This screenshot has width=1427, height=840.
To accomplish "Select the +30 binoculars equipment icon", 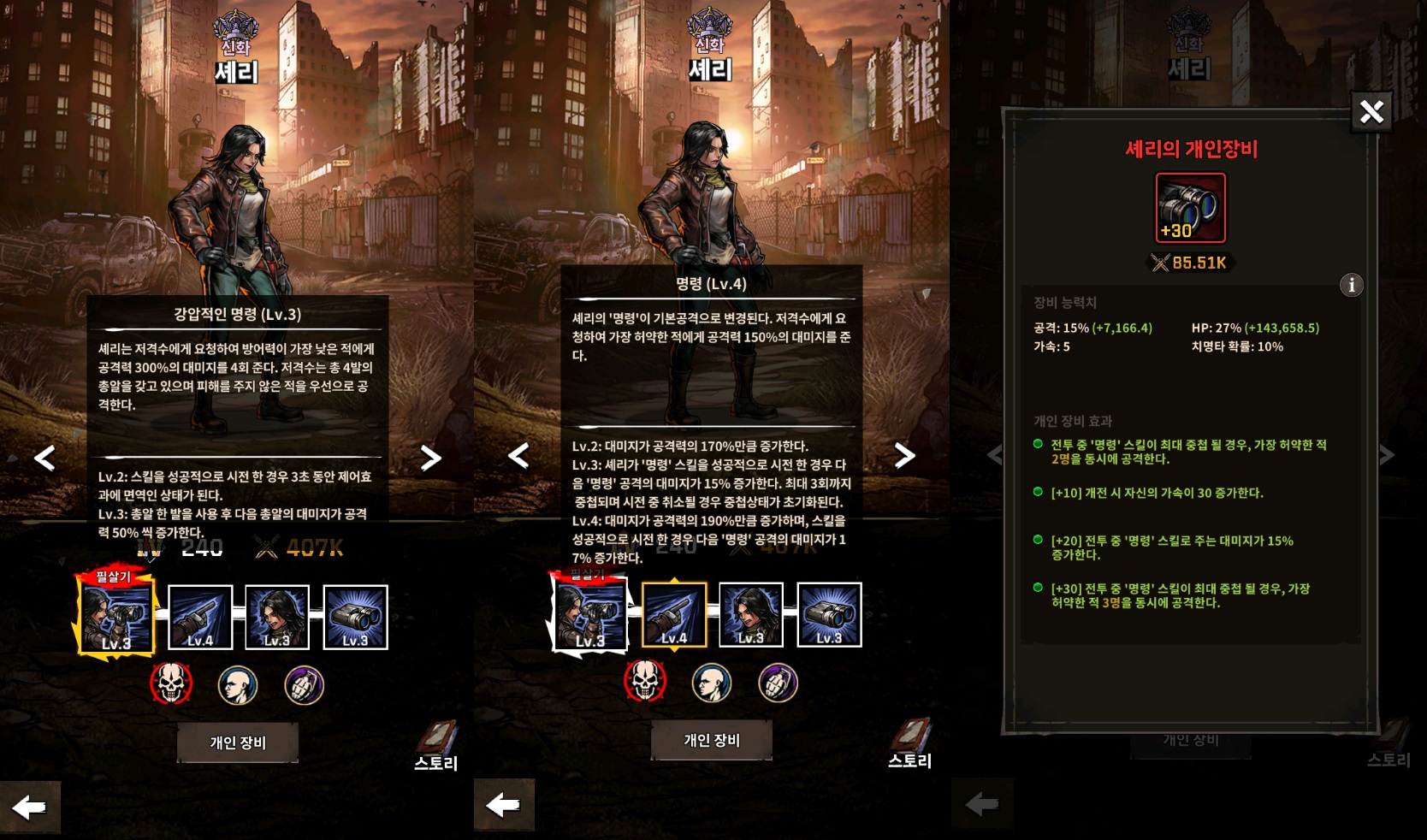I will click(x=1190, y=208).
